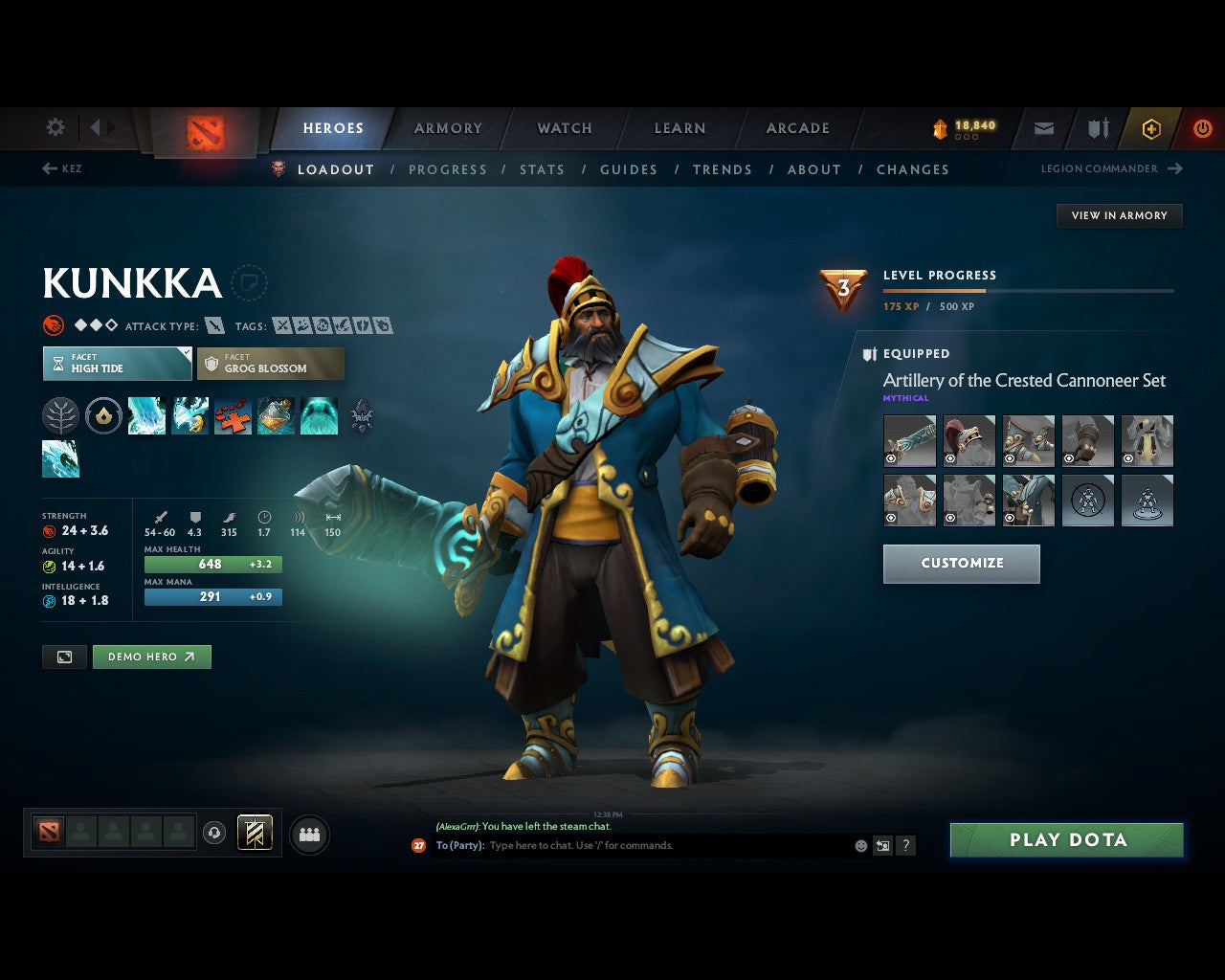
Task: Open the Tidebringer ability details
Action: click(x=190, y=415)
